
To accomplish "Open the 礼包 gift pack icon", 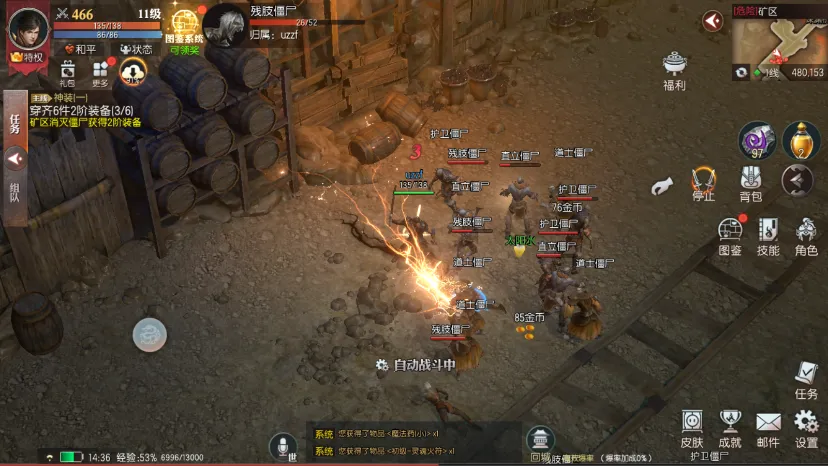I will pos(67,73).
